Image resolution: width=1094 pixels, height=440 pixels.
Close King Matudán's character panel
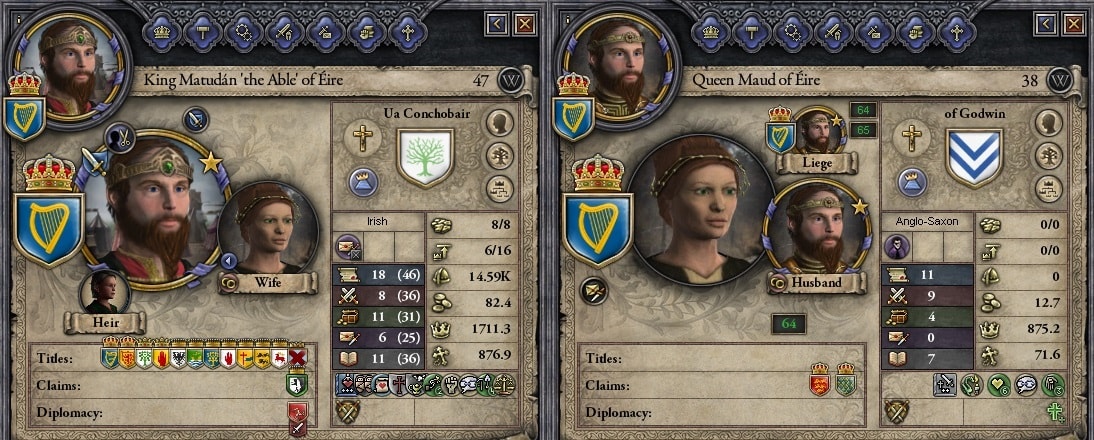click(x=525, y=23)
